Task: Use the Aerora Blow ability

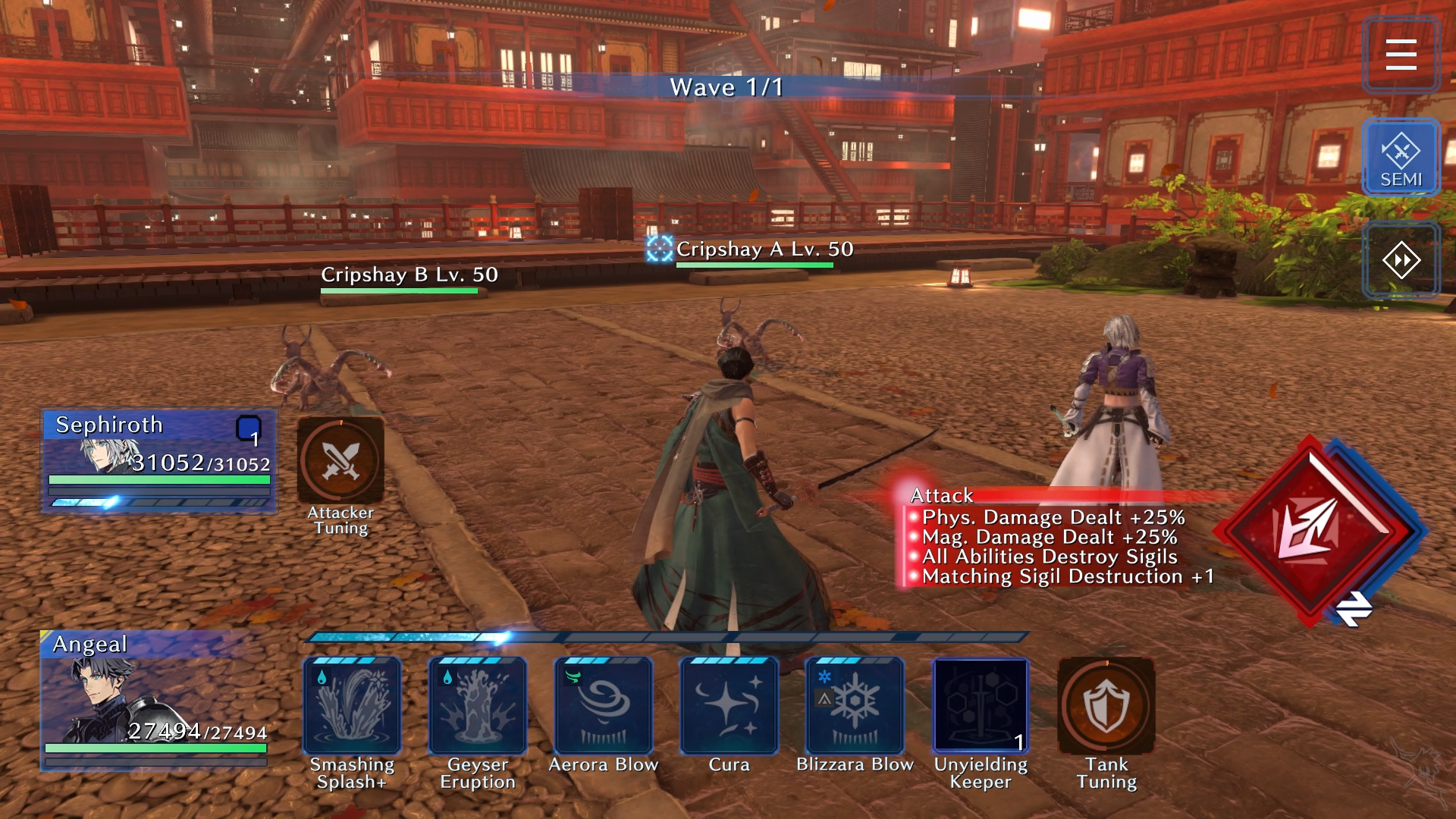Action: [x=604, y=706]
